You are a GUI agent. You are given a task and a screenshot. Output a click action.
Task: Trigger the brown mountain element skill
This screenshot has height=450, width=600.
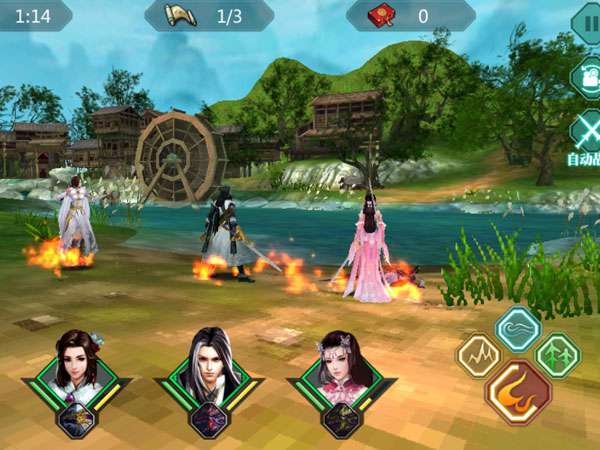(478, 355)
